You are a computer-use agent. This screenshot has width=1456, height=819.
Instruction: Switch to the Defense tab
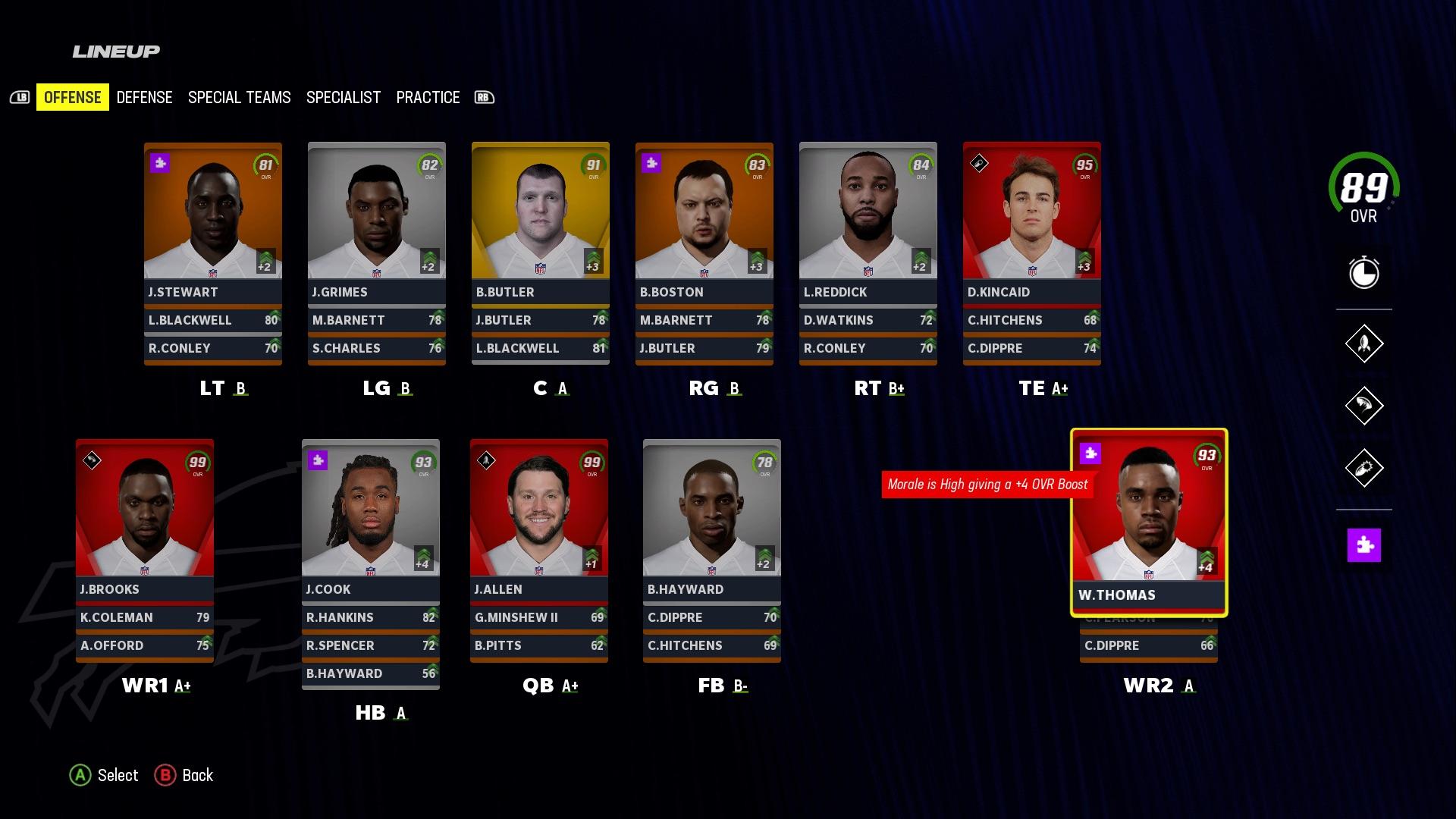144,97
